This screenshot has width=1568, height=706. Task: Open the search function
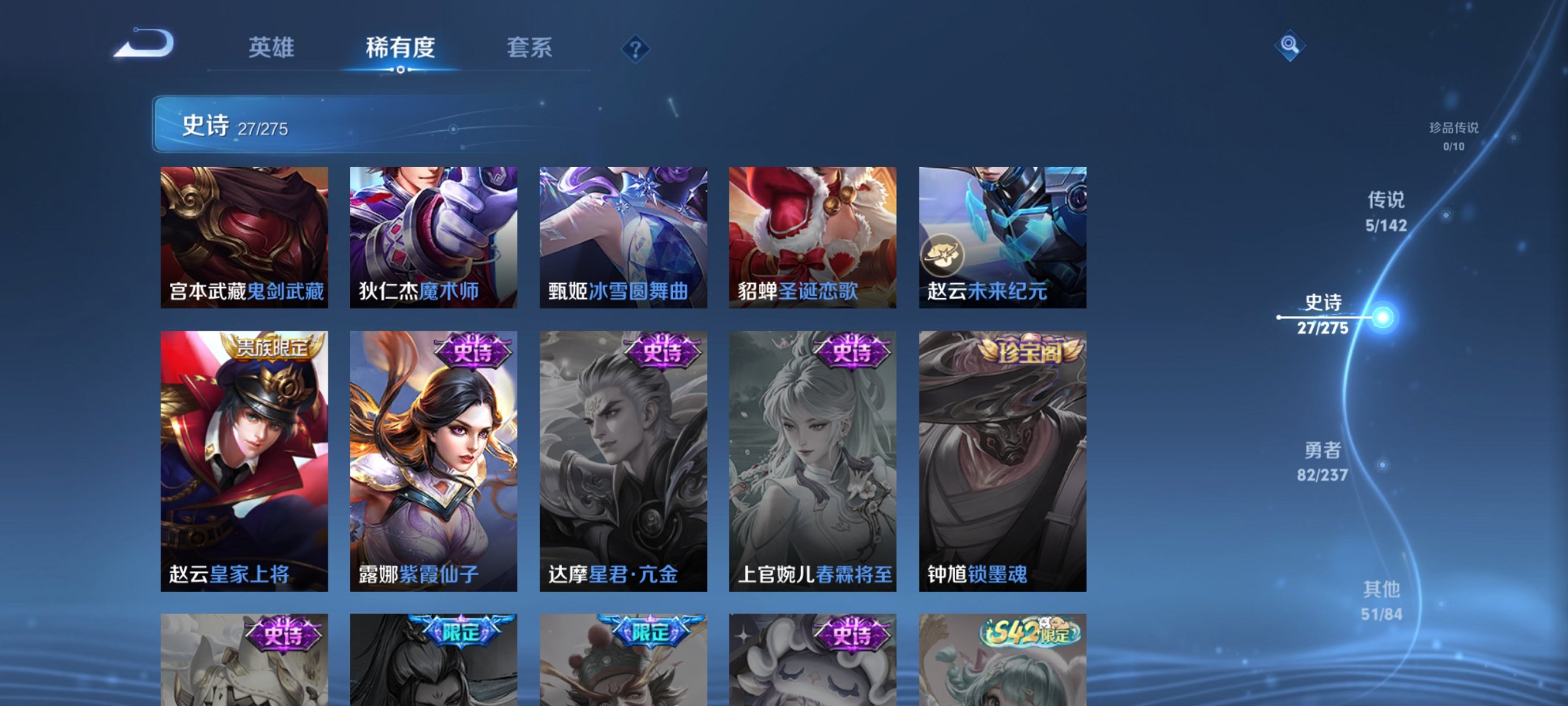[x=1291, y=46]
